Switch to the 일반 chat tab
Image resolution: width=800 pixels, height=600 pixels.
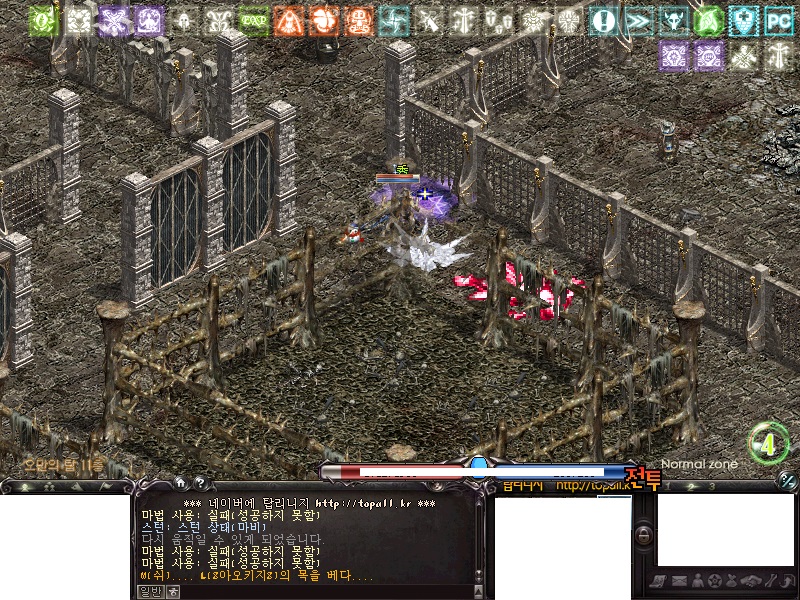coord(149,591)
